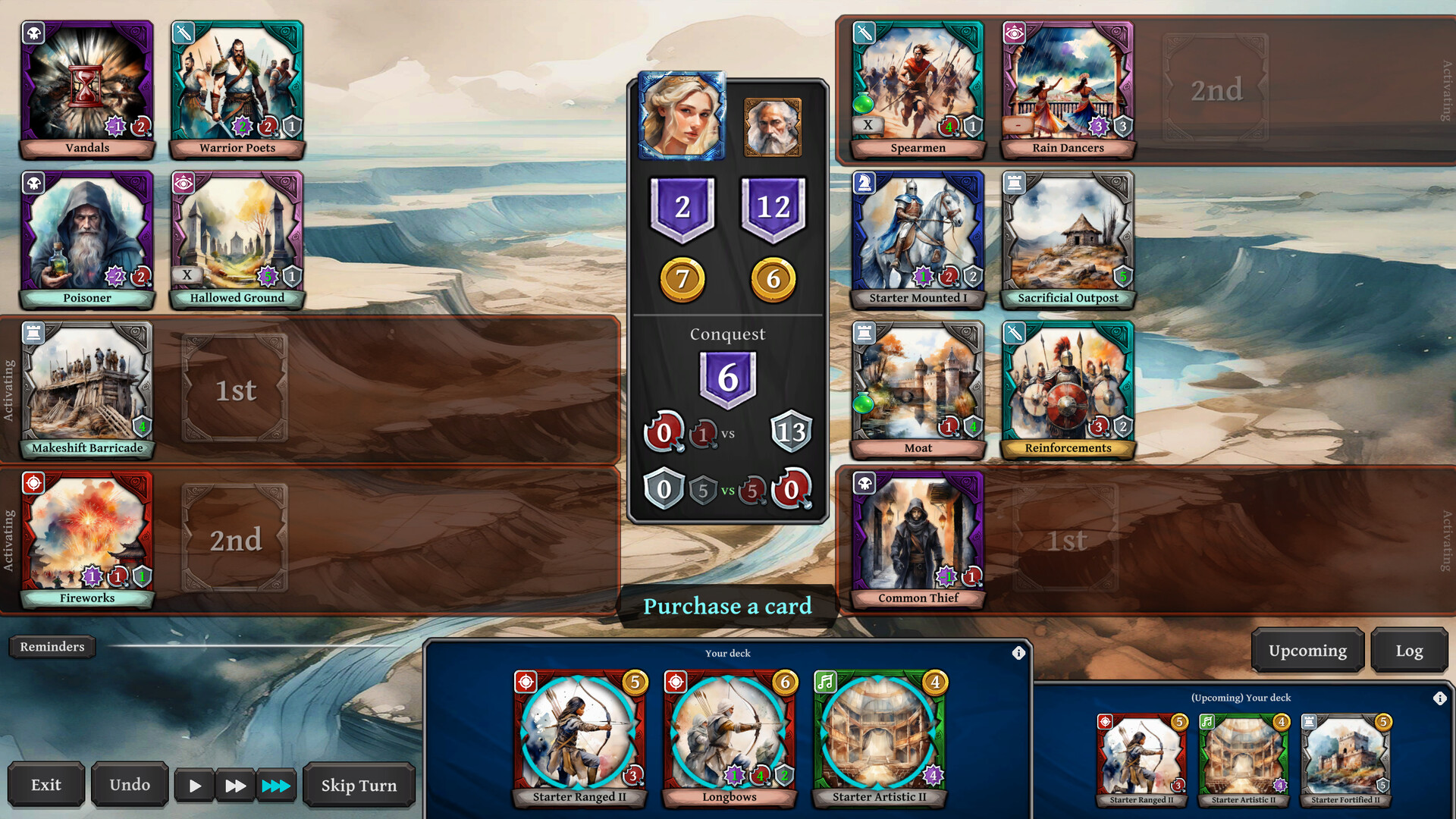The width and height of the screenshot is (1456, 819).
Task: Click the knight icon on Starter Mounted I
Action: click(864, 183)
